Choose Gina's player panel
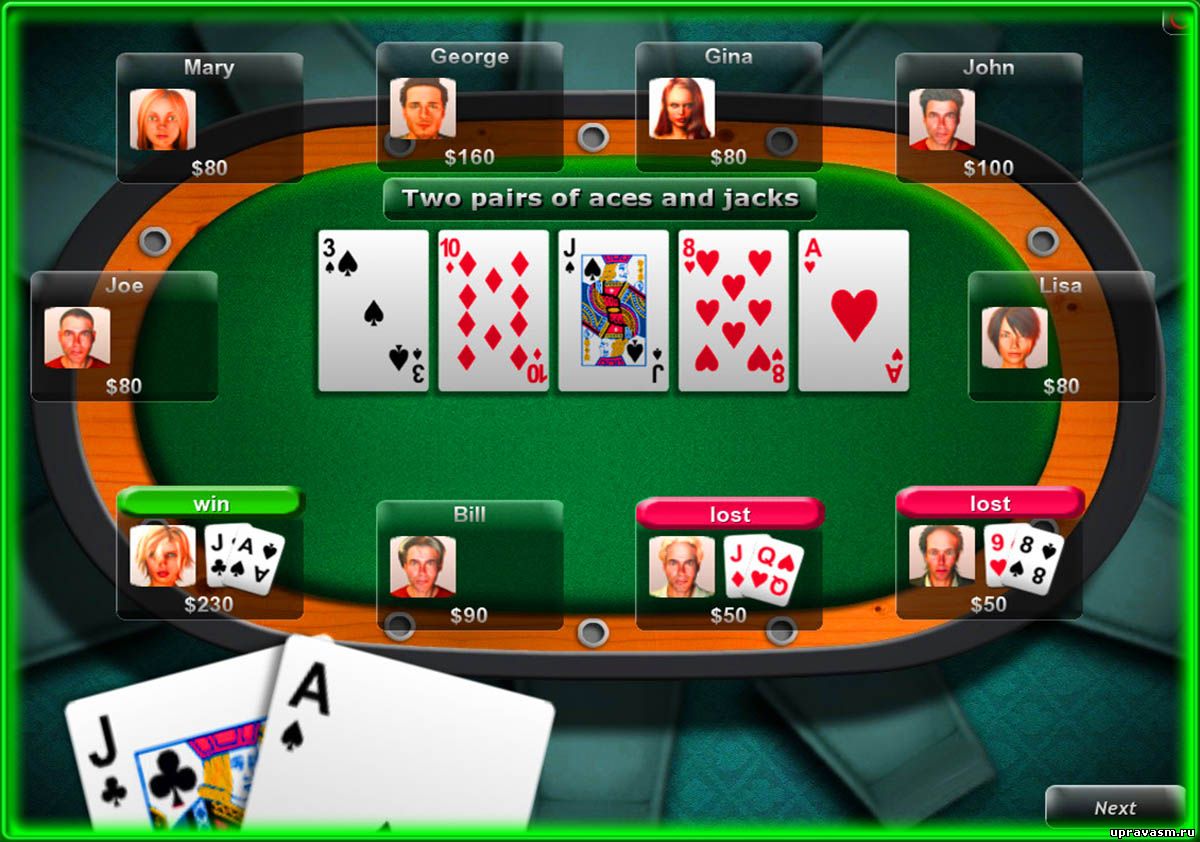The image size is (1200, 842). click(x=728, y=107)
